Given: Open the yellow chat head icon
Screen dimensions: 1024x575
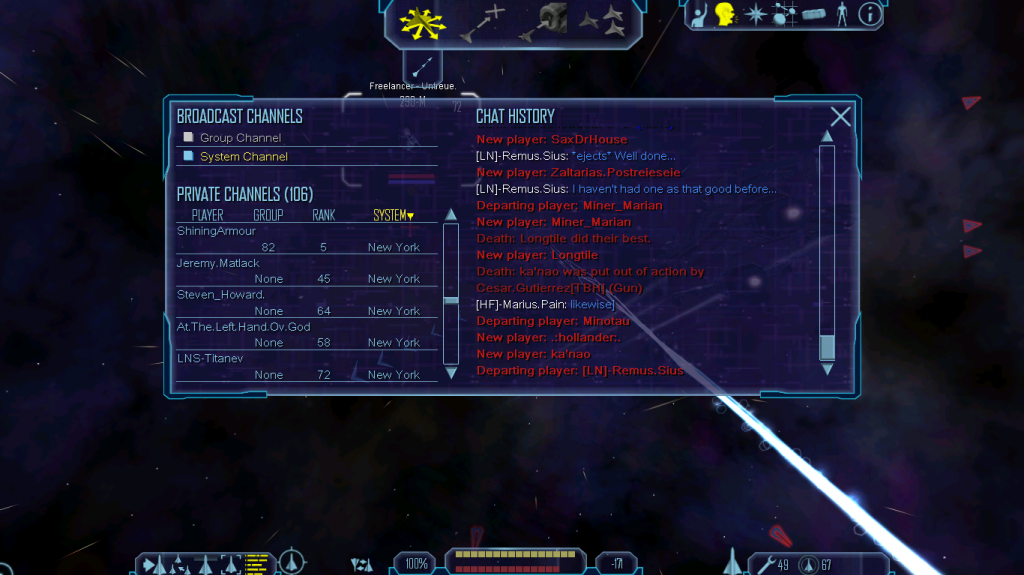Looking at the screenshot, I should (726, 14).
